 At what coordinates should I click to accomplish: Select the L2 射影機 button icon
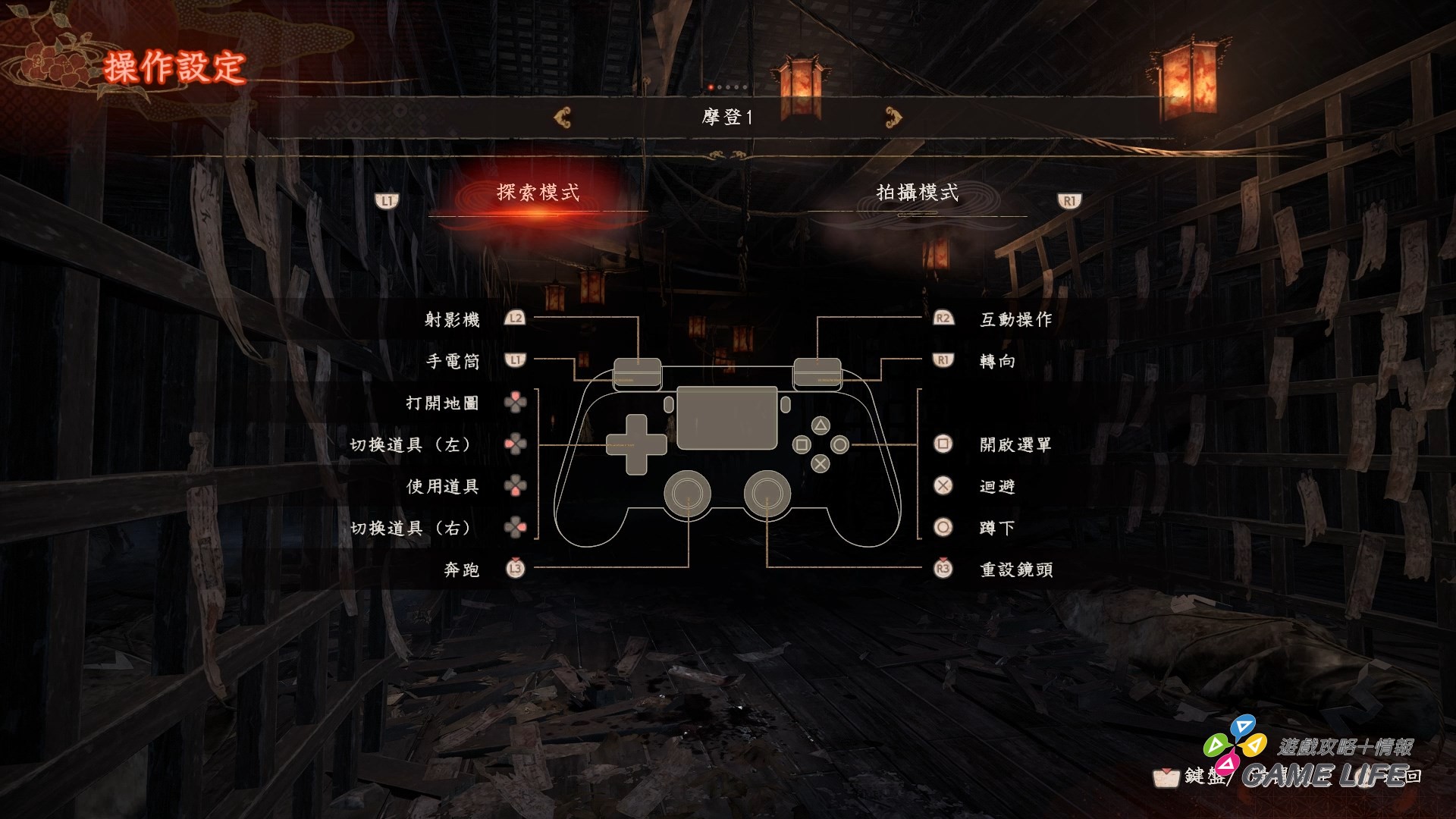(x=516, y=319)
